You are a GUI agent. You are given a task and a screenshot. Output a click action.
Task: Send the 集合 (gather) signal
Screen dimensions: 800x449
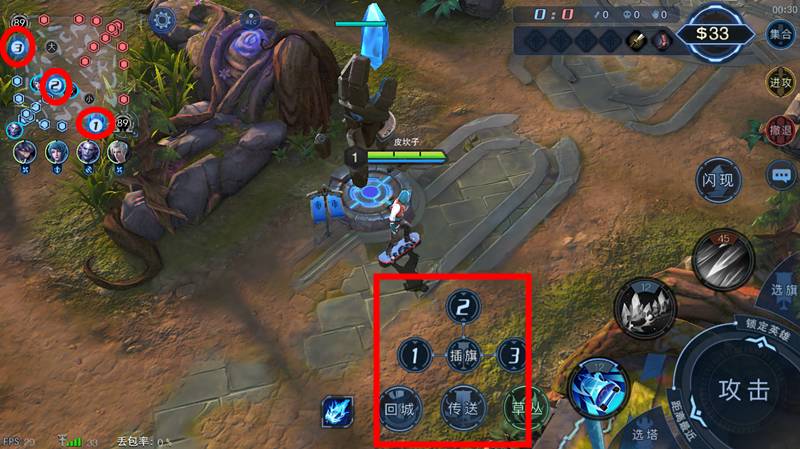click(781, 33)
